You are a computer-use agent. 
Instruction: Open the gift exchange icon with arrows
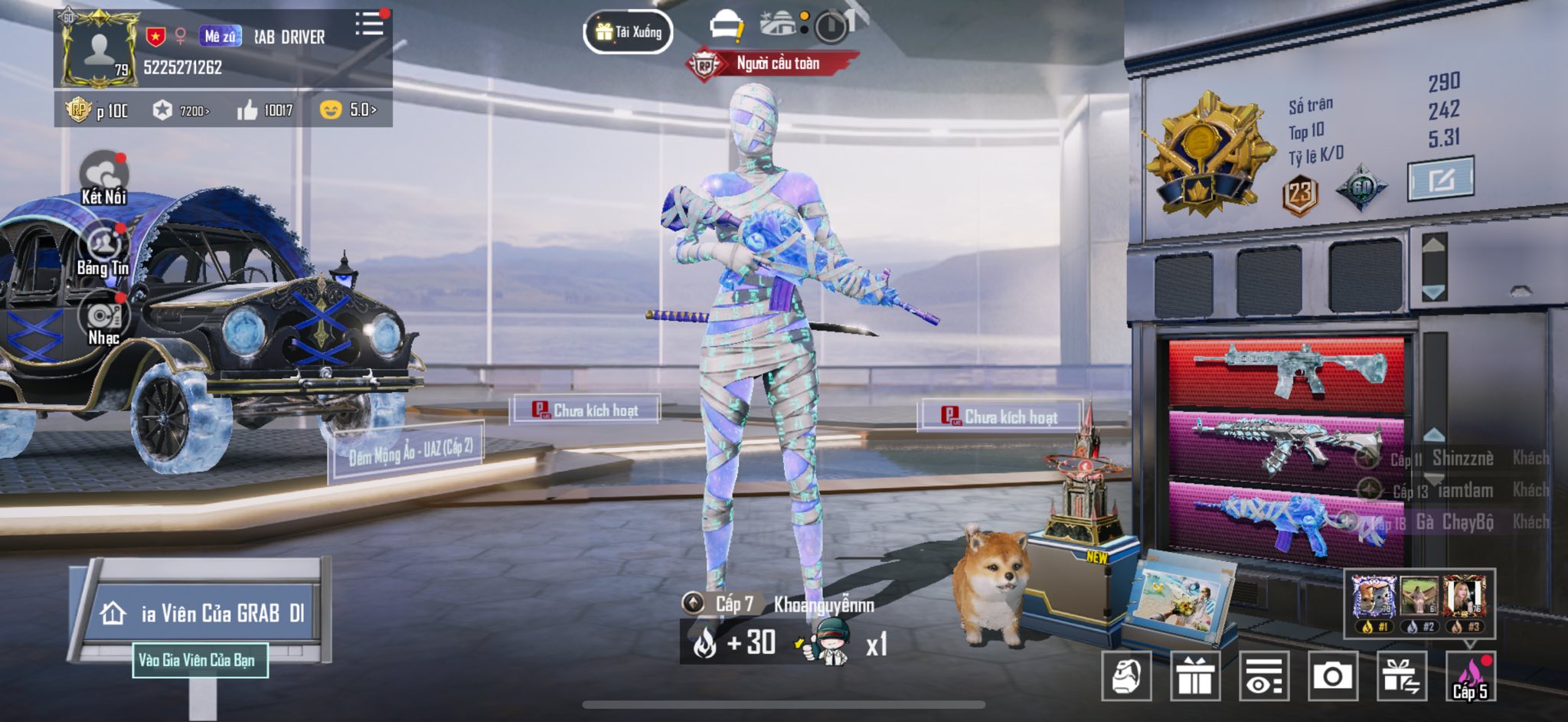coord(1401,676)
